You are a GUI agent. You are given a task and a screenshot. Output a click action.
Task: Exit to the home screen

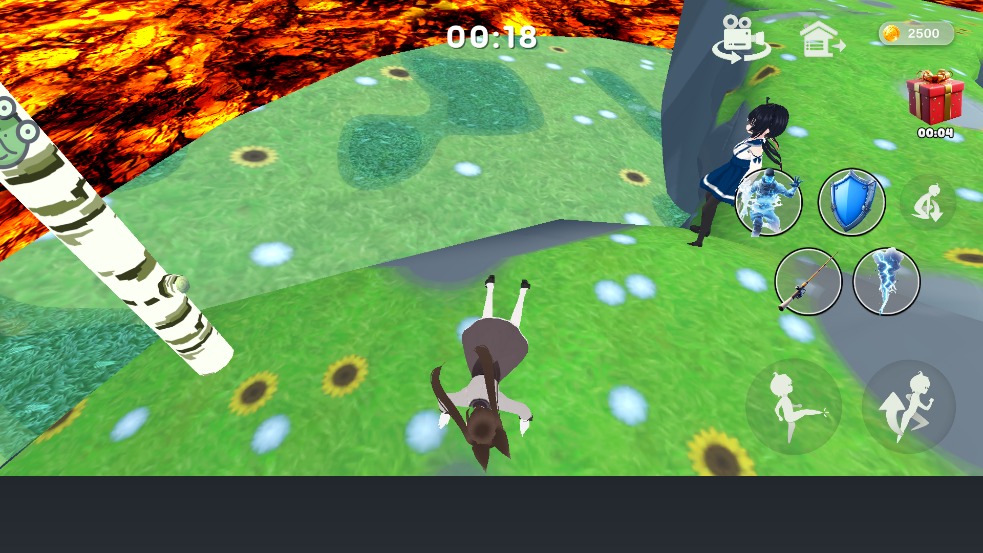pyautogui.click(x=821, y=38)
